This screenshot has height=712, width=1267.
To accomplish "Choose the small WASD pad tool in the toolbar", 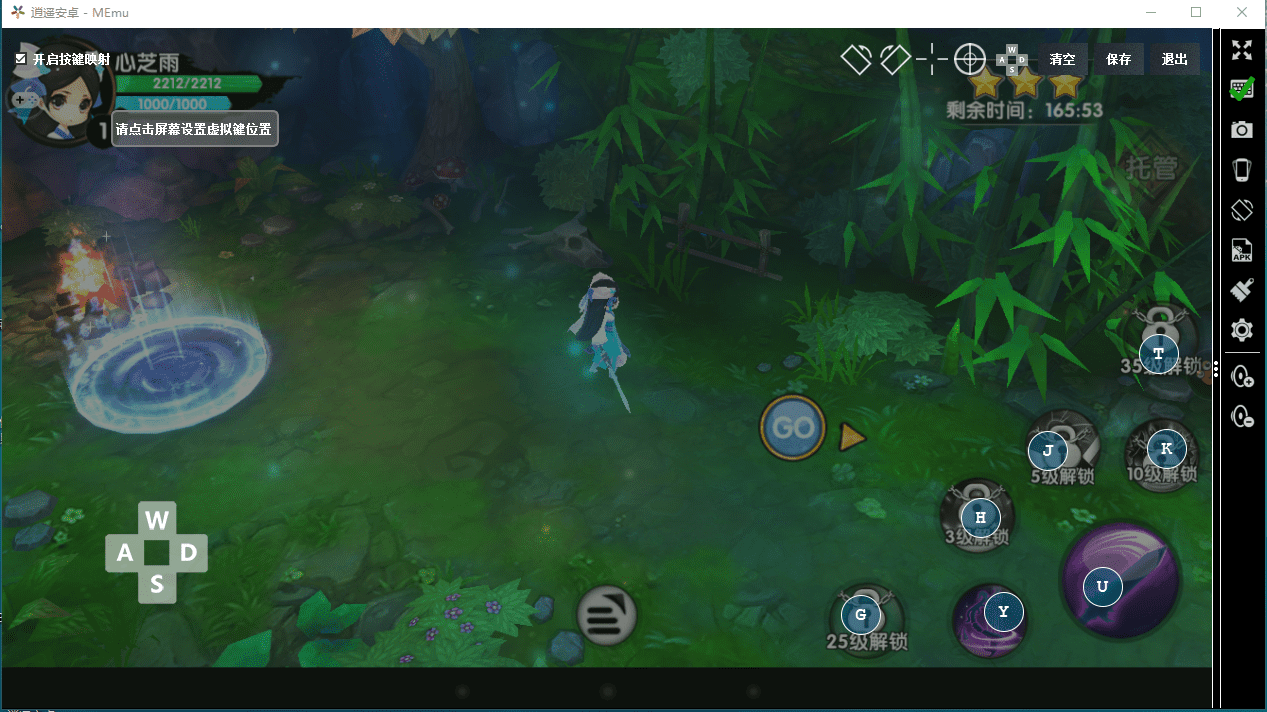I will click(1012, 60).
